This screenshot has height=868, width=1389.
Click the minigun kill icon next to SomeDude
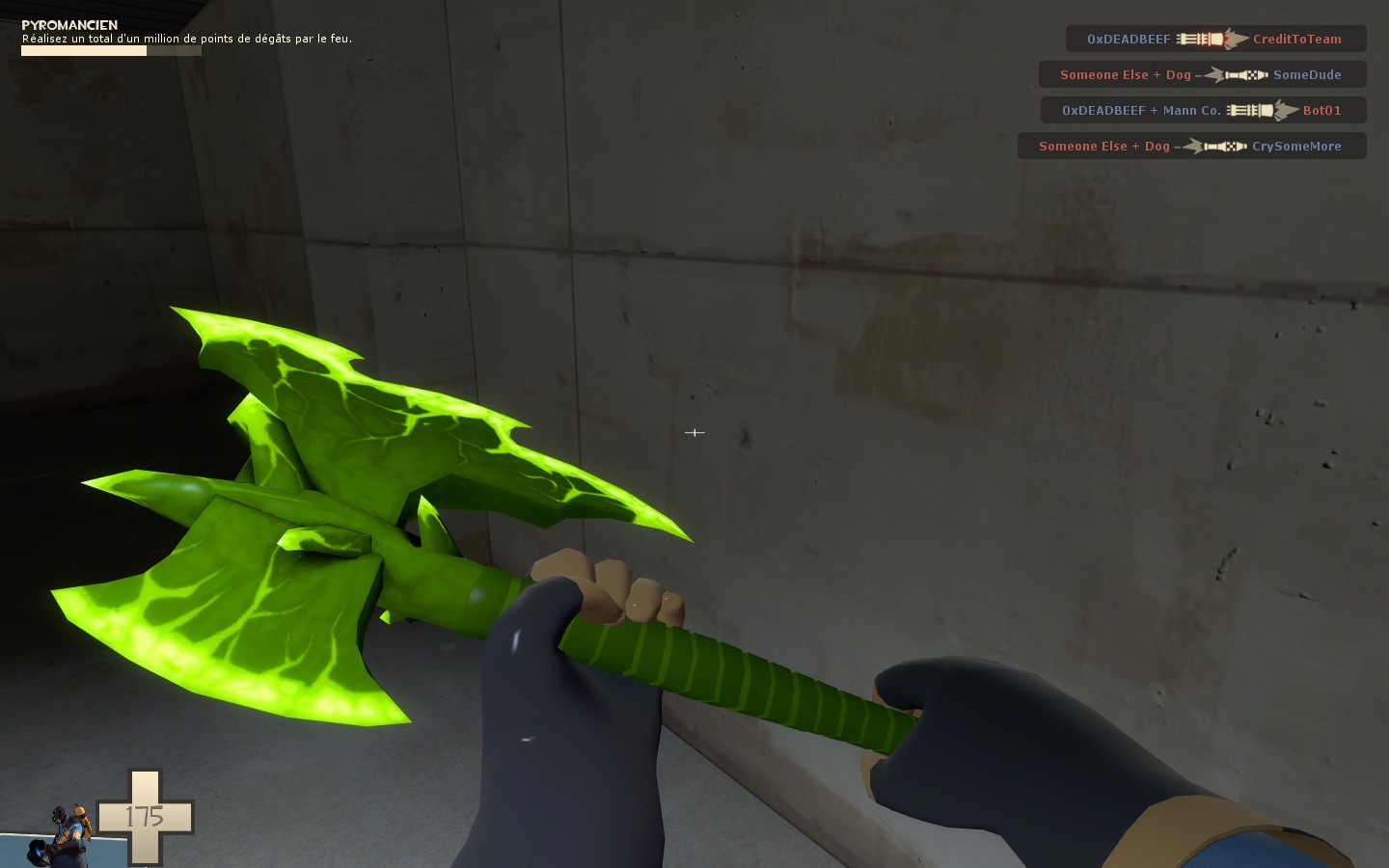click(x=1232, y=74)
